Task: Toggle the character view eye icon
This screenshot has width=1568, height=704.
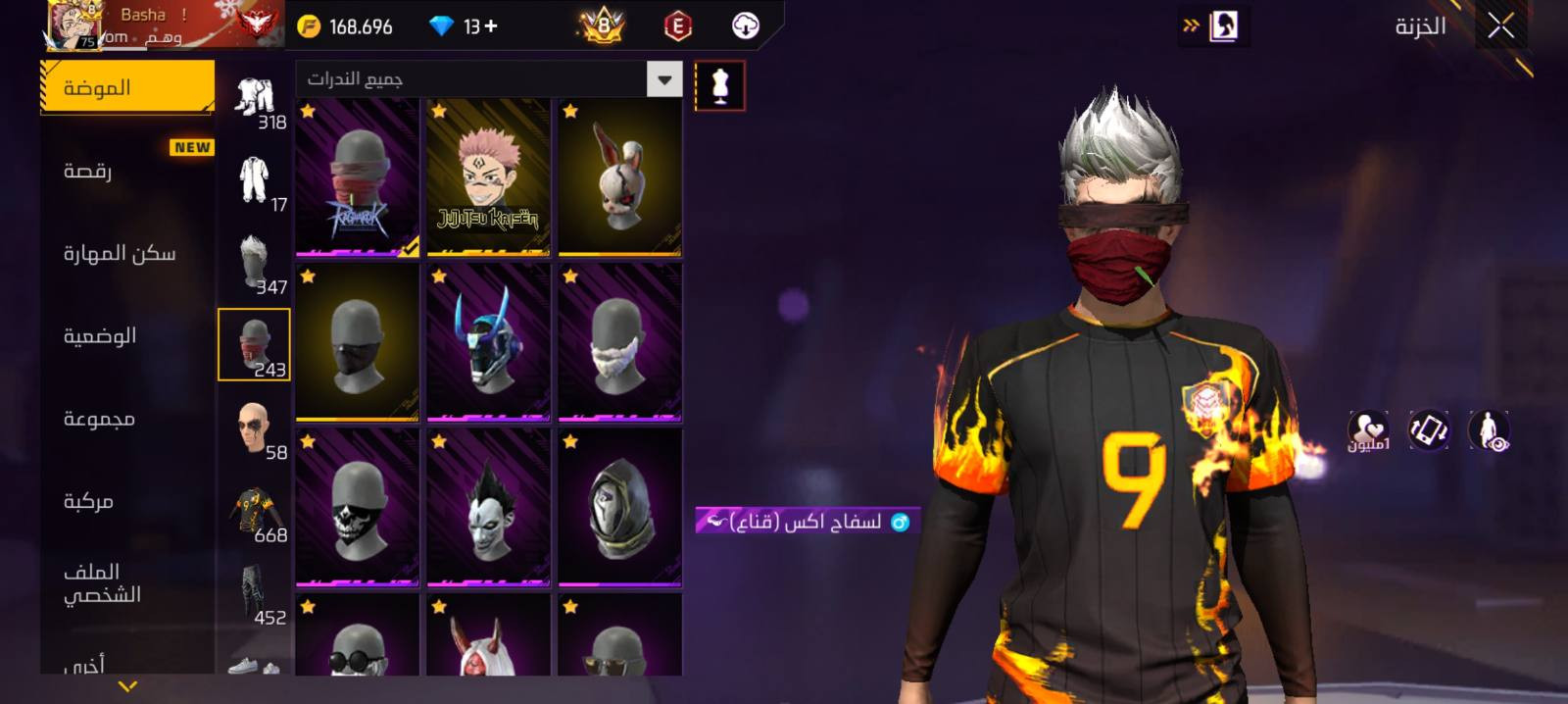Action: [1489, 430]
